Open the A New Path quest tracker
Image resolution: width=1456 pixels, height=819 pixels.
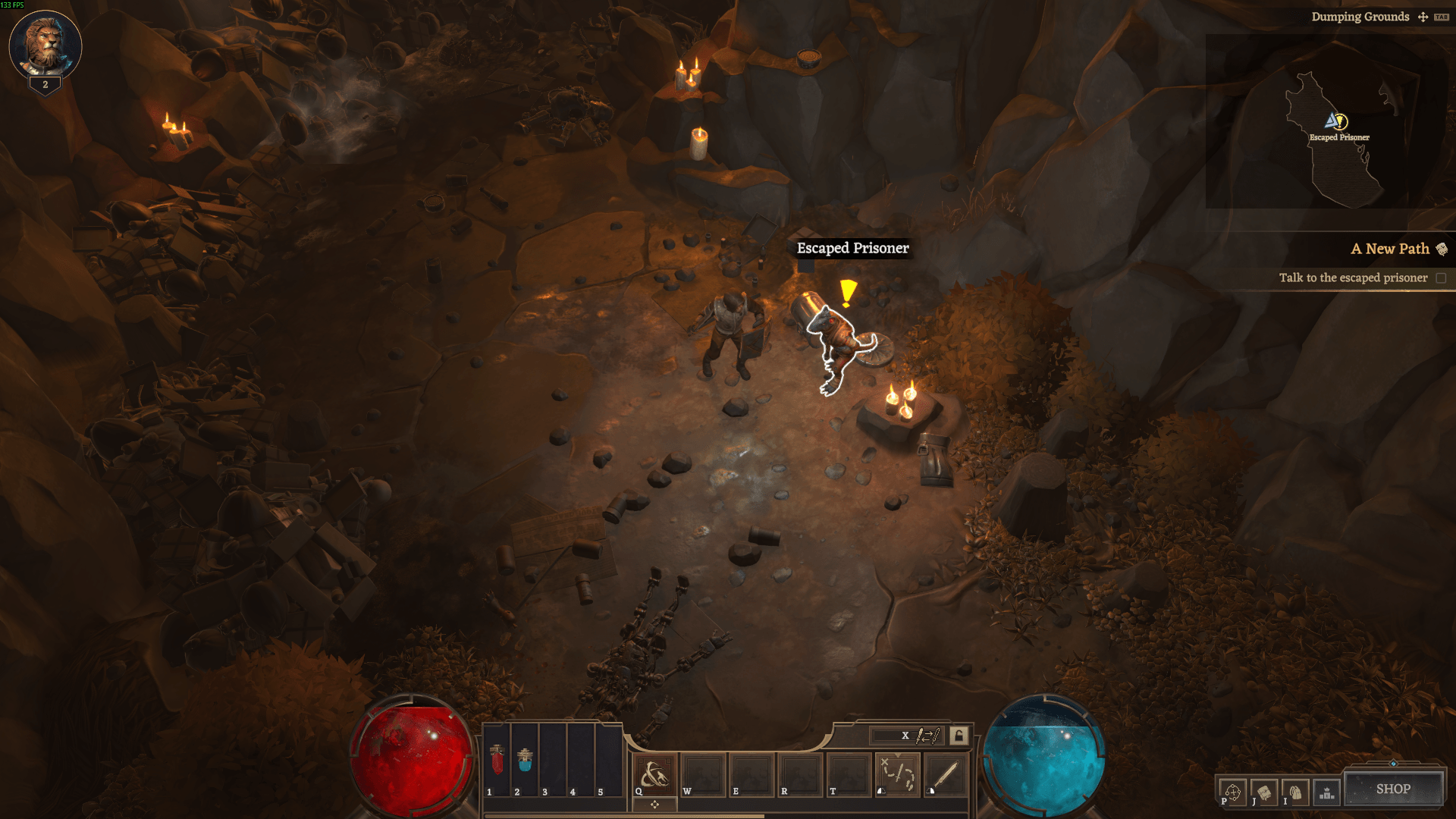(1389, 249)
